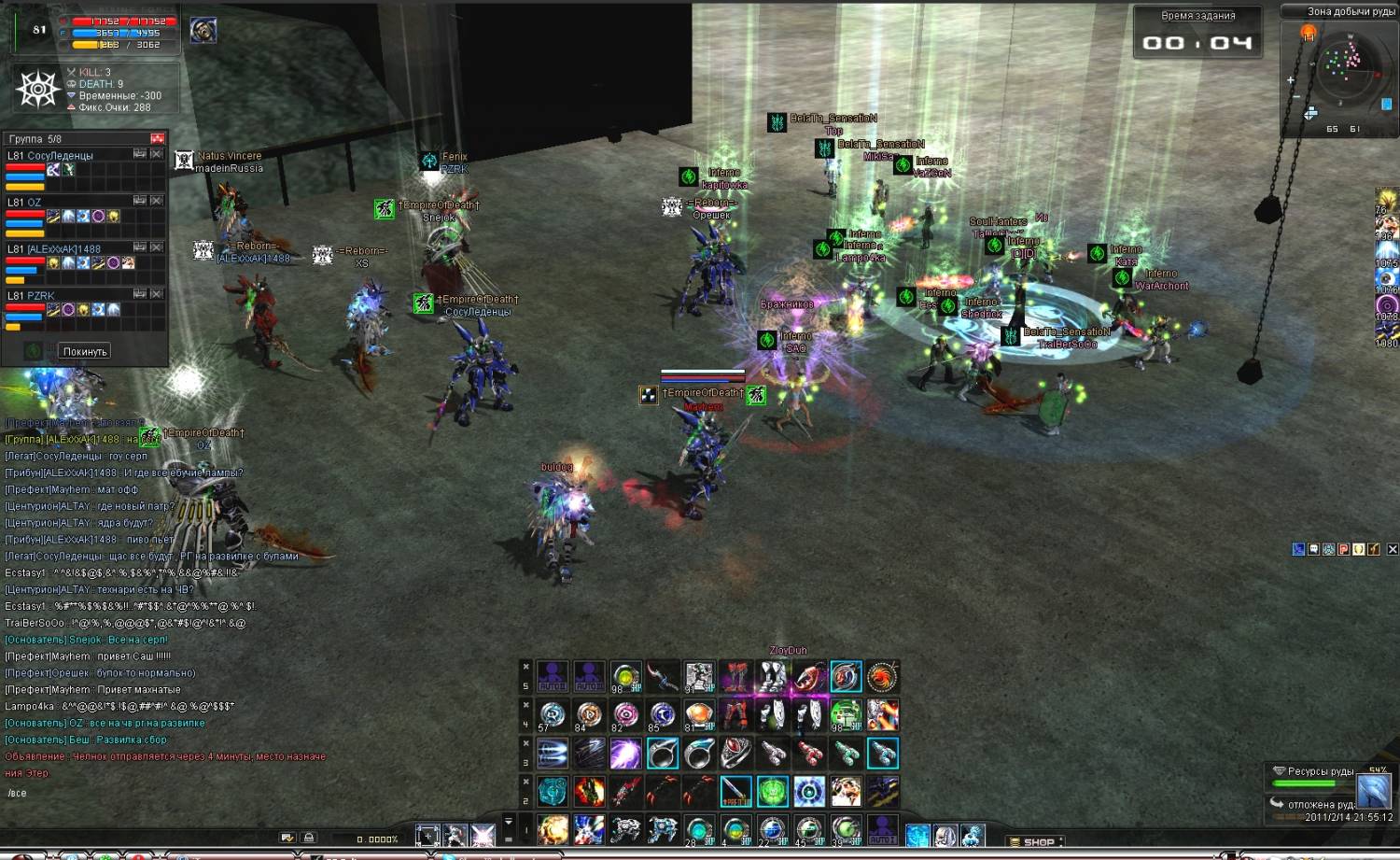The image size is (1400, 860).
Task: Select the curved dagger weapon slot
Action: [x=663, y=676]
